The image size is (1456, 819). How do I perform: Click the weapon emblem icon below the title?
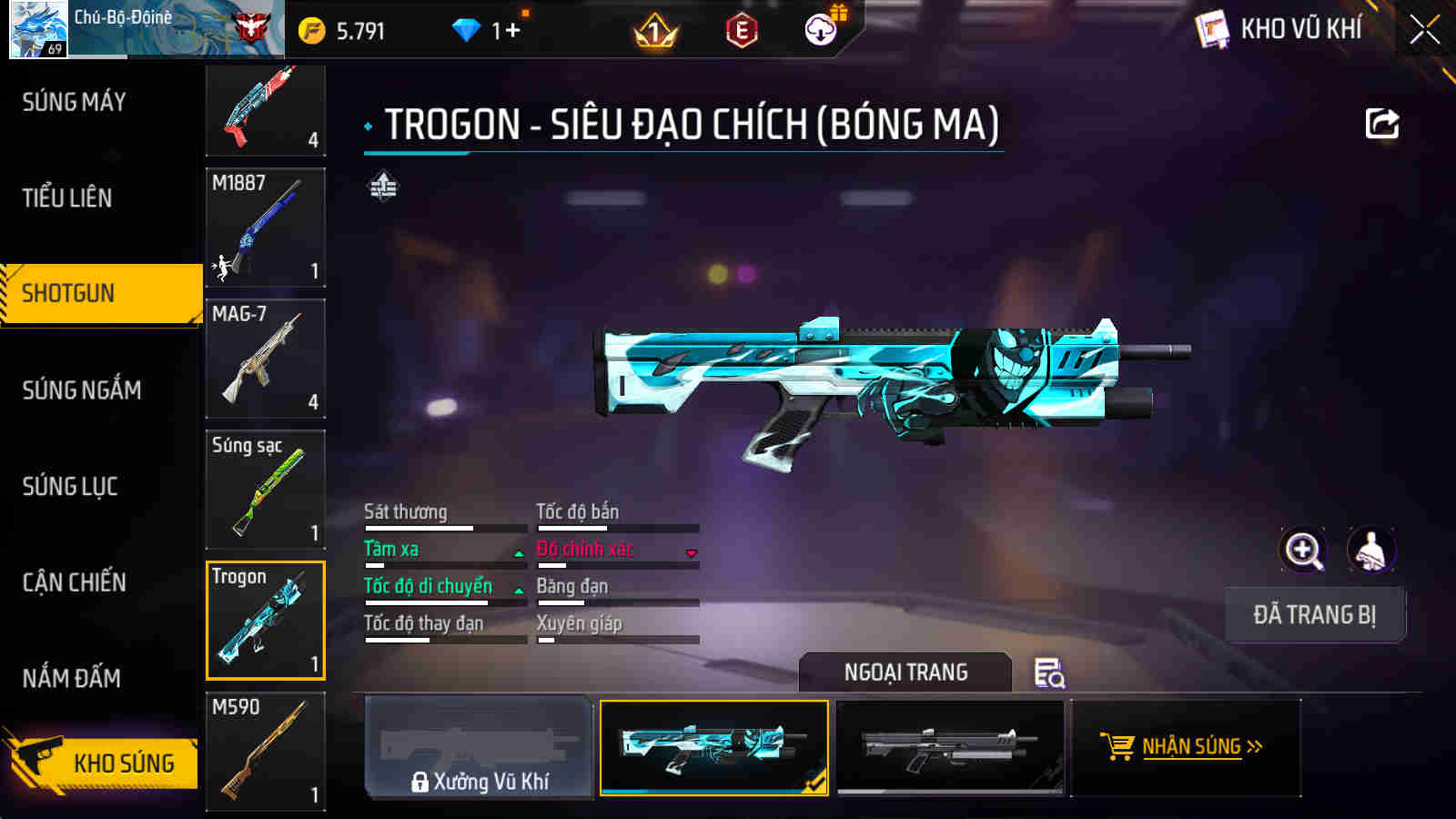382,188
